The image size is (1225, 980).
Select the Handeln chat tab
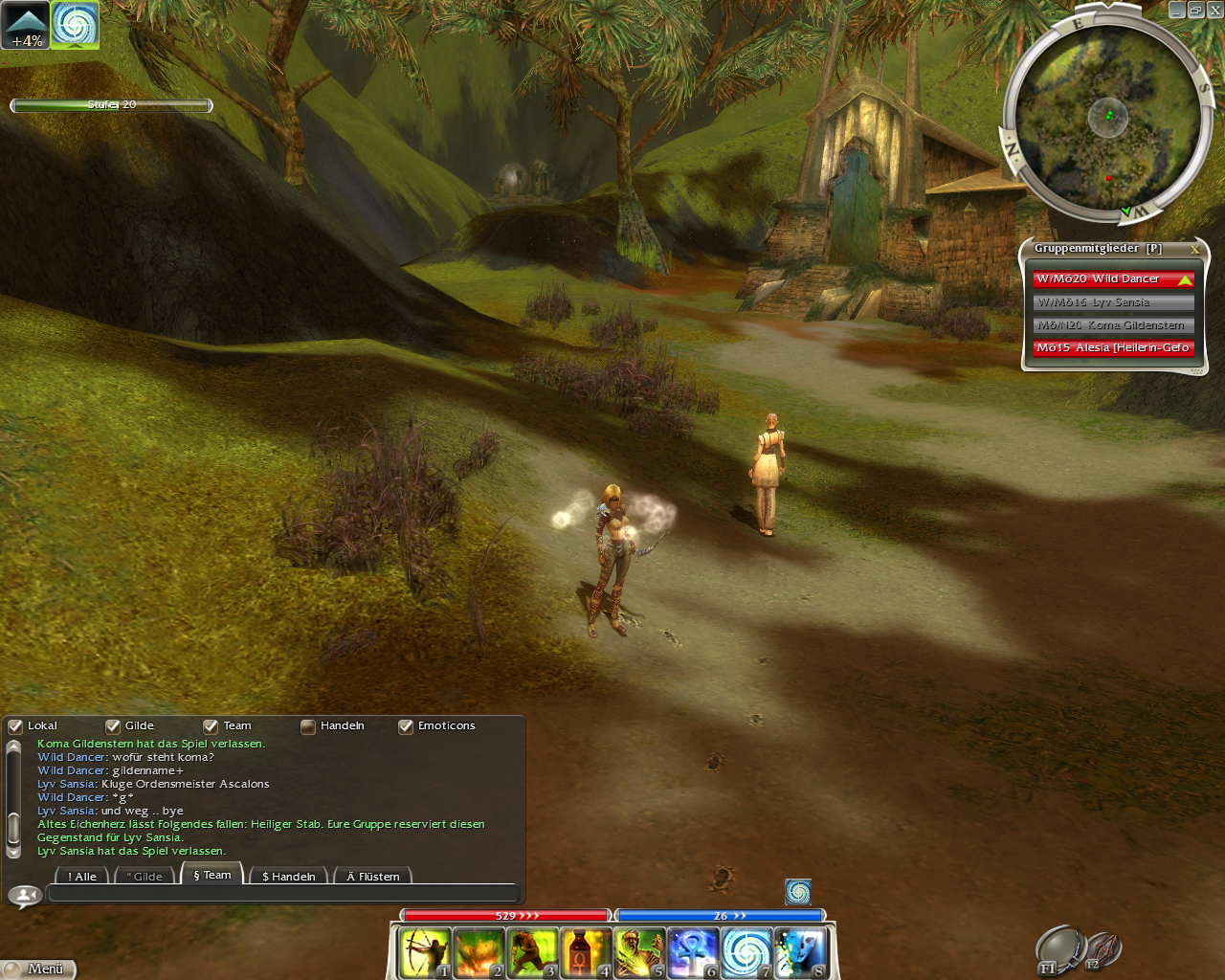pos(288,876)
